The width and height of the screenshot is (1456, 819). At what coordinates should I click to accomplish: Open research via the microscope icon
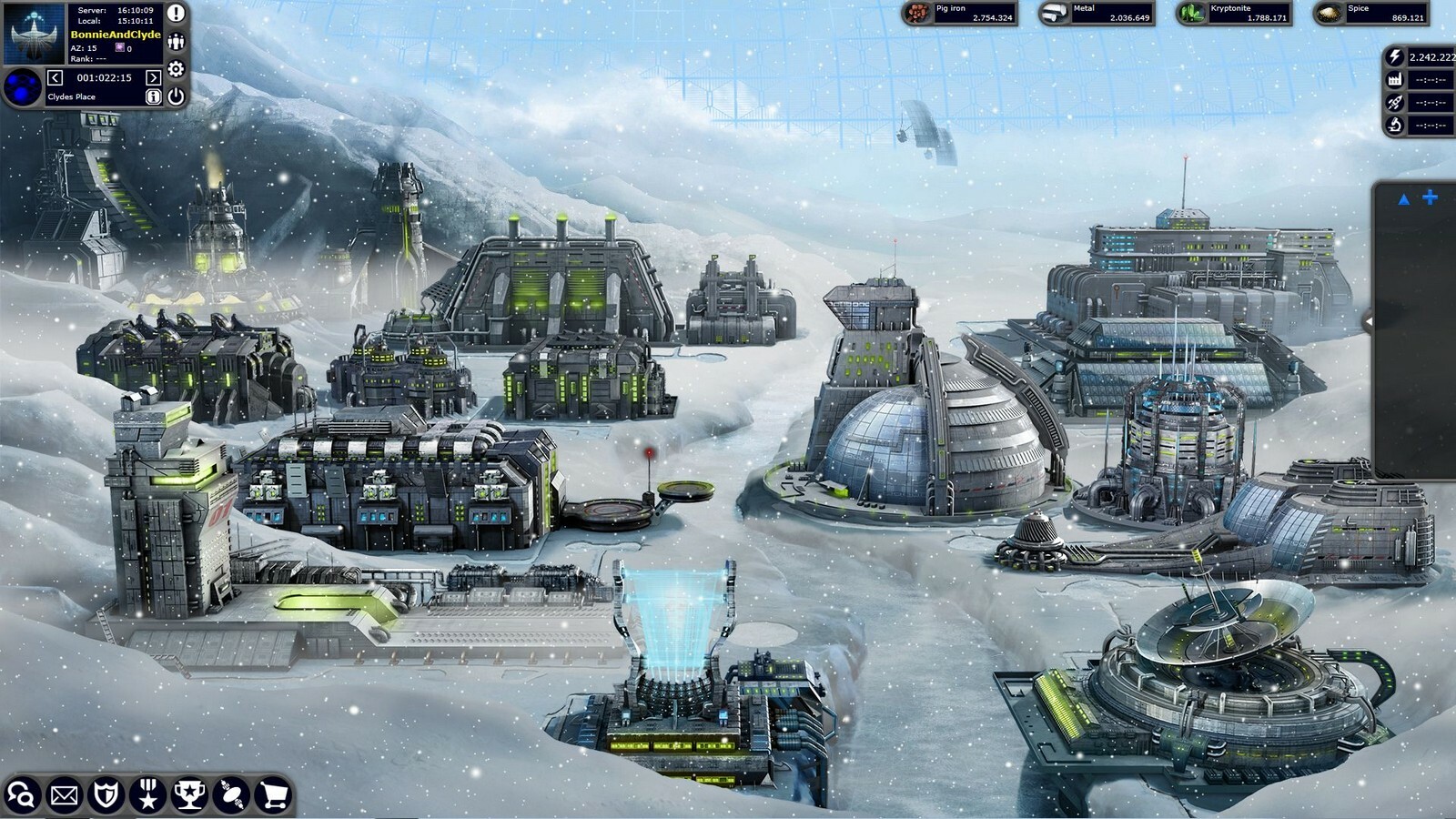(x=1395, y=125)
